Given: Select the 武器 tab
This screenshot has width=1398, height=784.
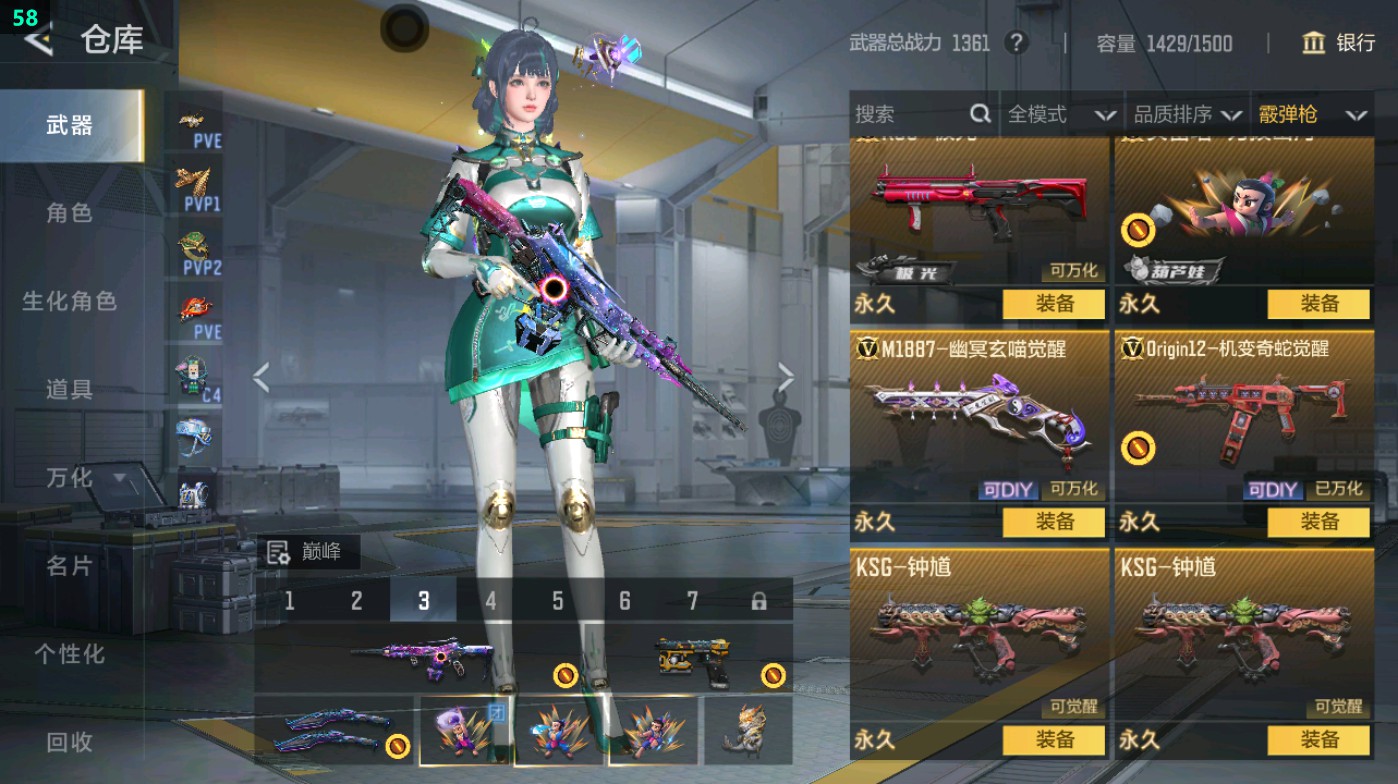Looking at the screenshot, I should coord(69,126).
